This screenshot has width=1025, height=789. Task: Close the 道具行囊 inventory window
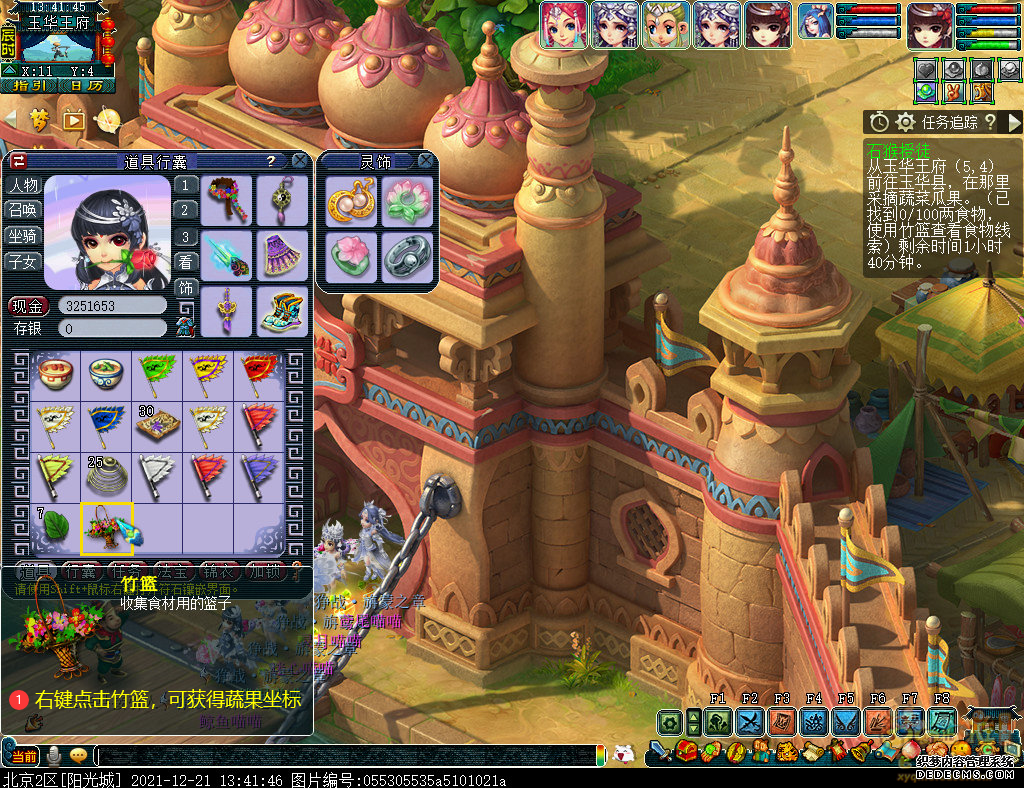coord(299,161)
